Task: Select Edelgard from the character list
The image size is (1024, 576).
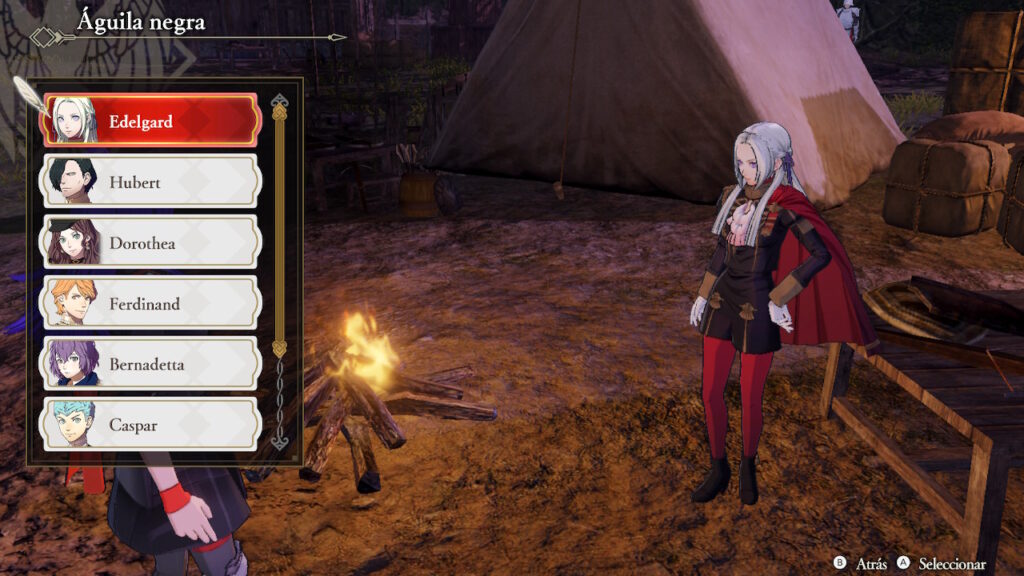Action: point(150,121)
